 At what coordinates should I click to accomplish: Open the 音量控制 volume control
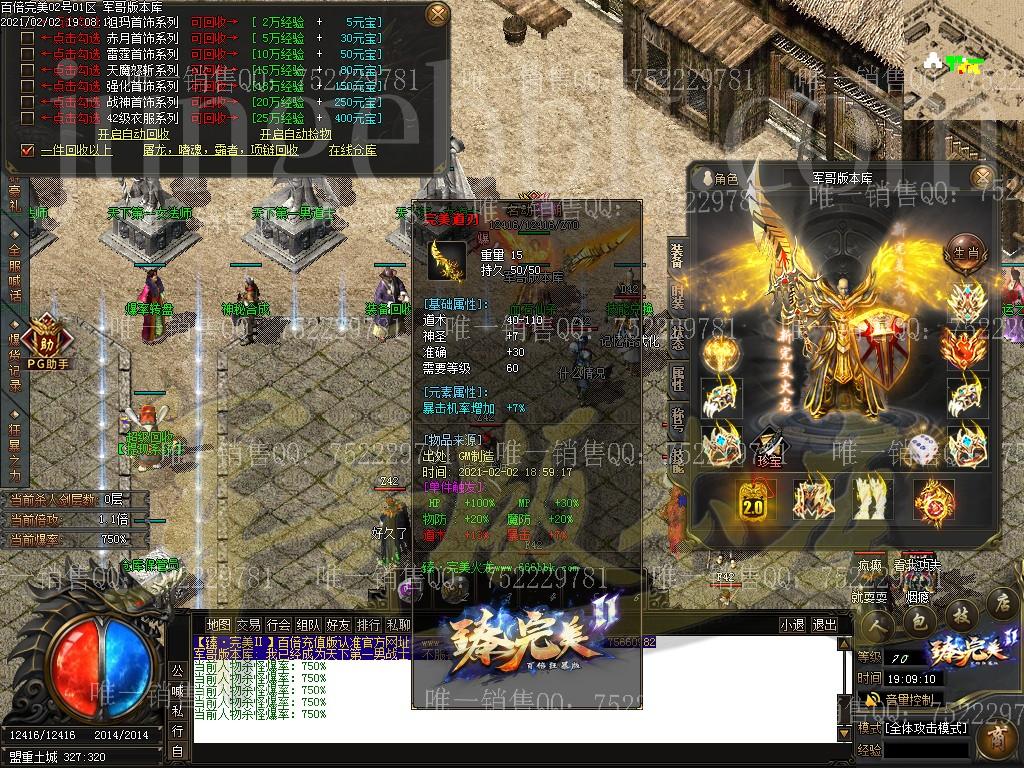[x=908, y=699]
